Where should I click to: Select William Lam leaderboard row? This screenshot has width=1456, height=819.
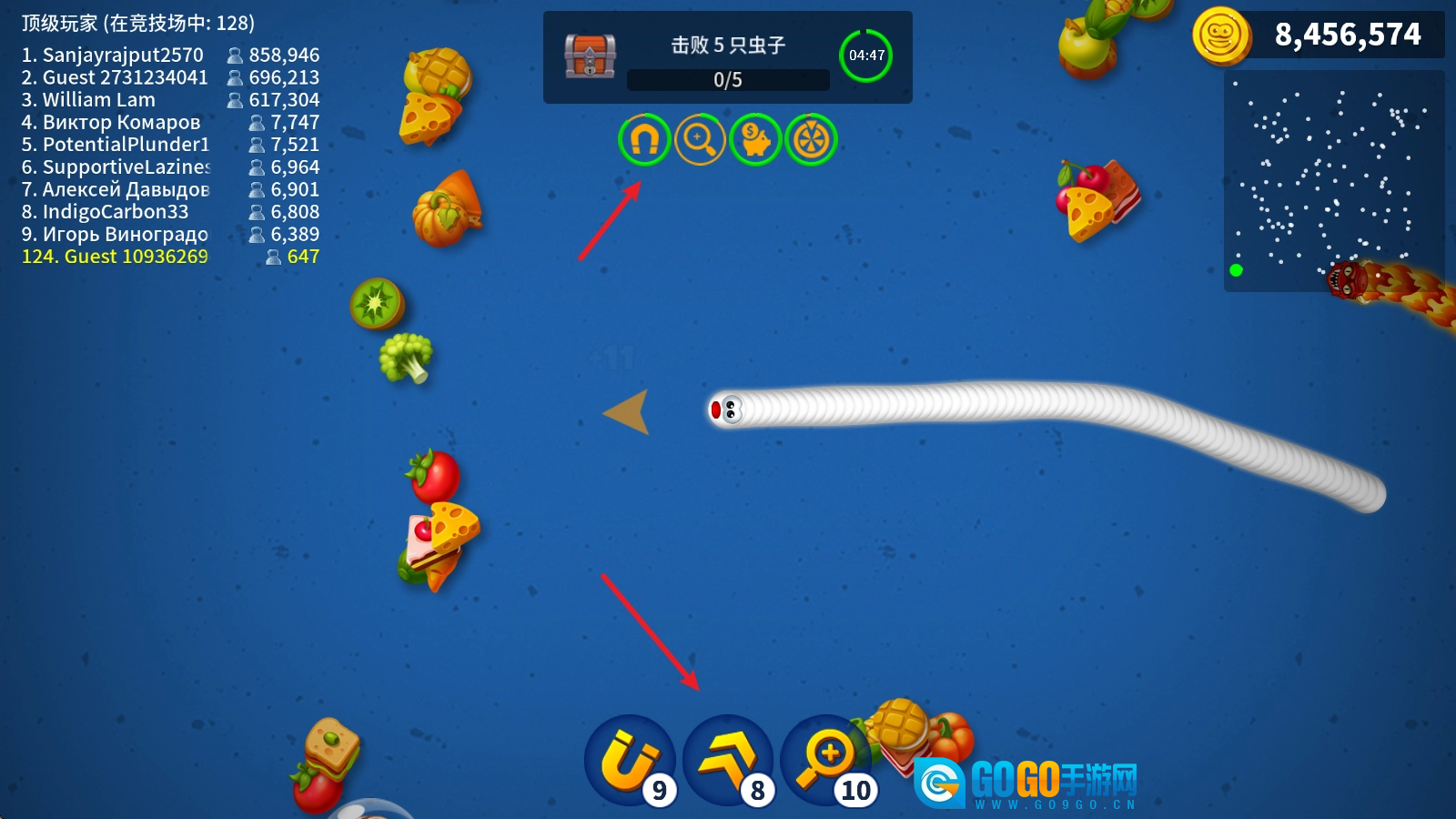(x=170, y=100)
